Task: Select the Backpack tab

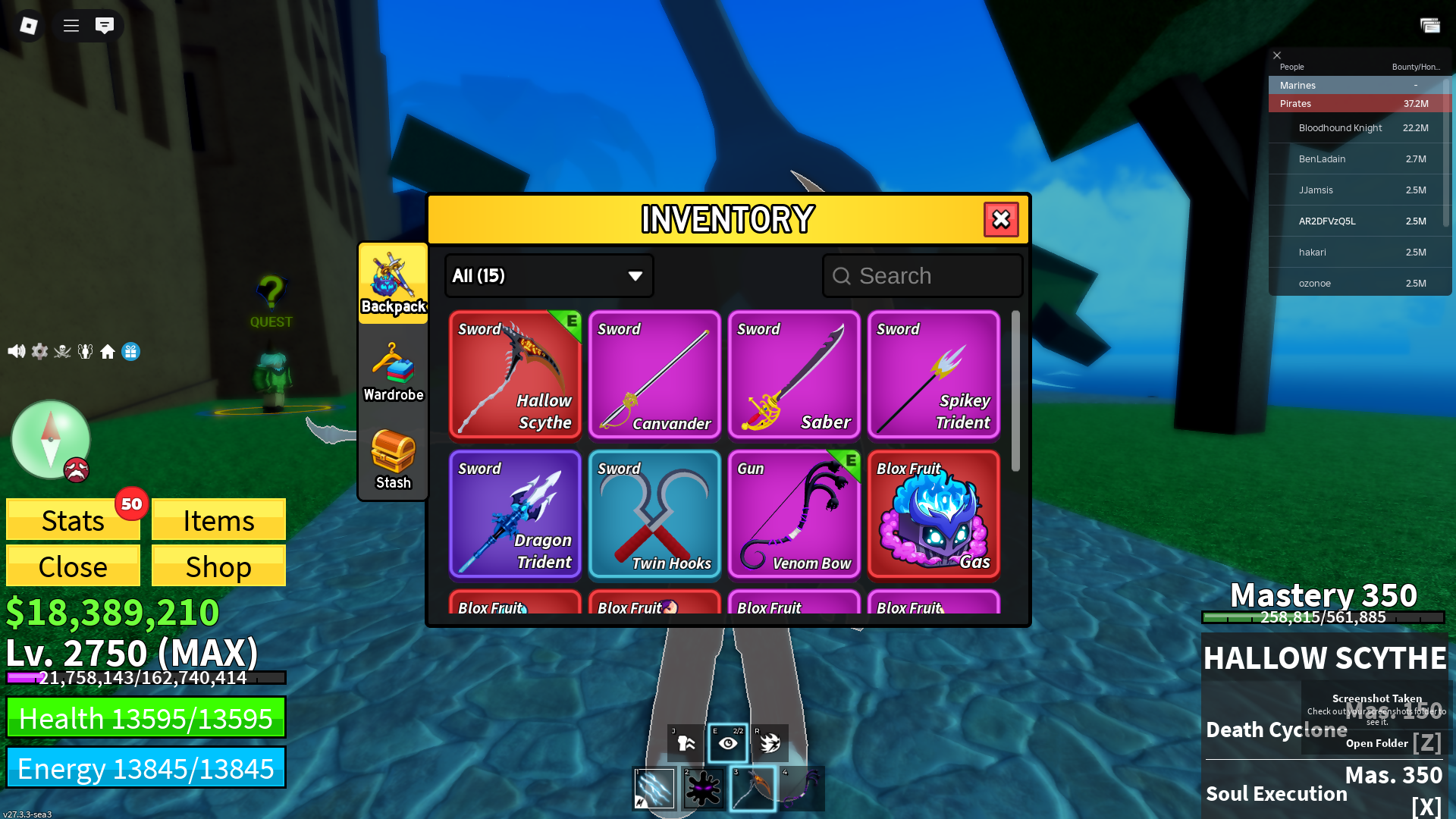Action: [393, 284]
